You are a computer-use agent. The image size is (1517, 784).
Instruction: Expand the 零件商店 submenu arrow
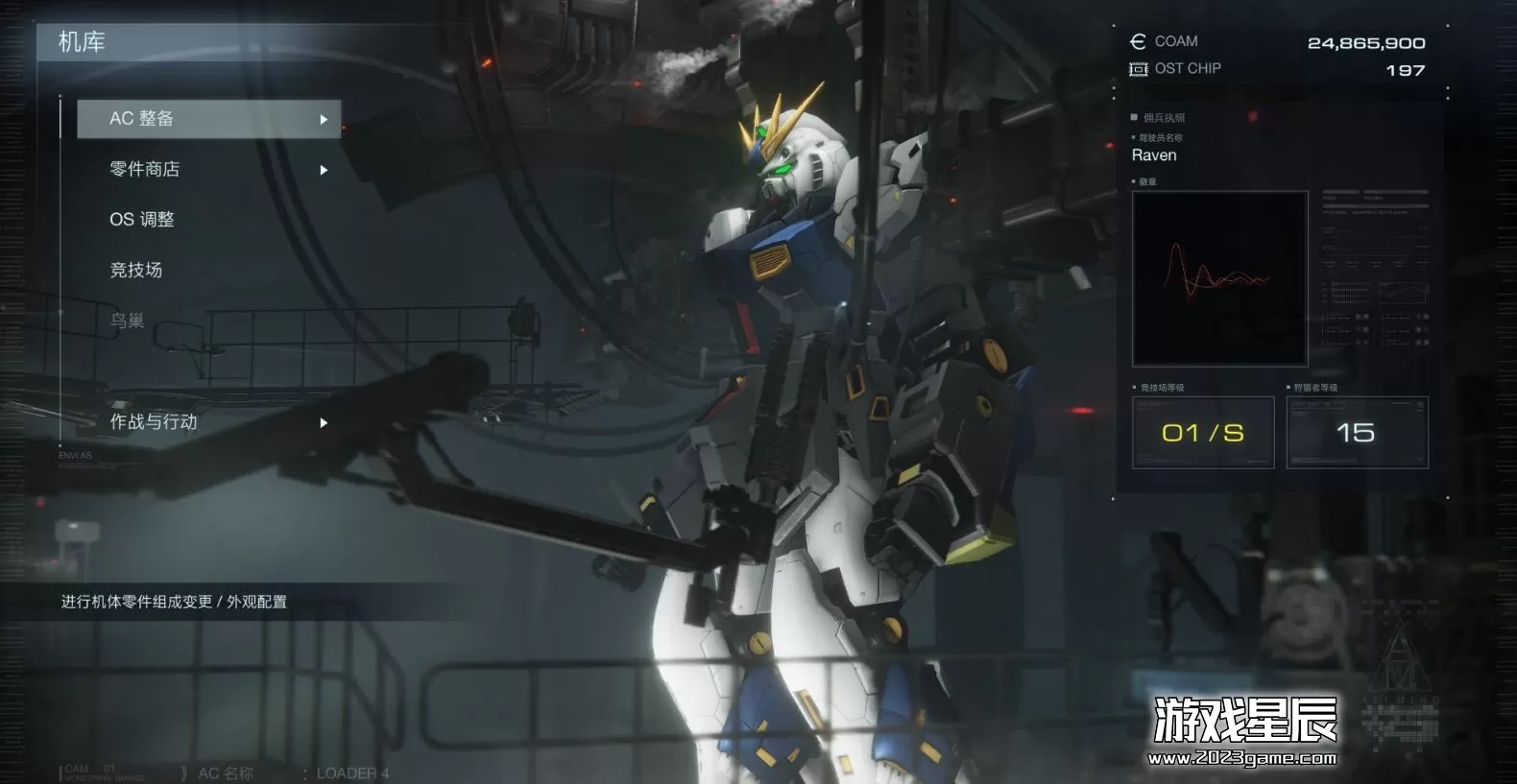[324, 169]
